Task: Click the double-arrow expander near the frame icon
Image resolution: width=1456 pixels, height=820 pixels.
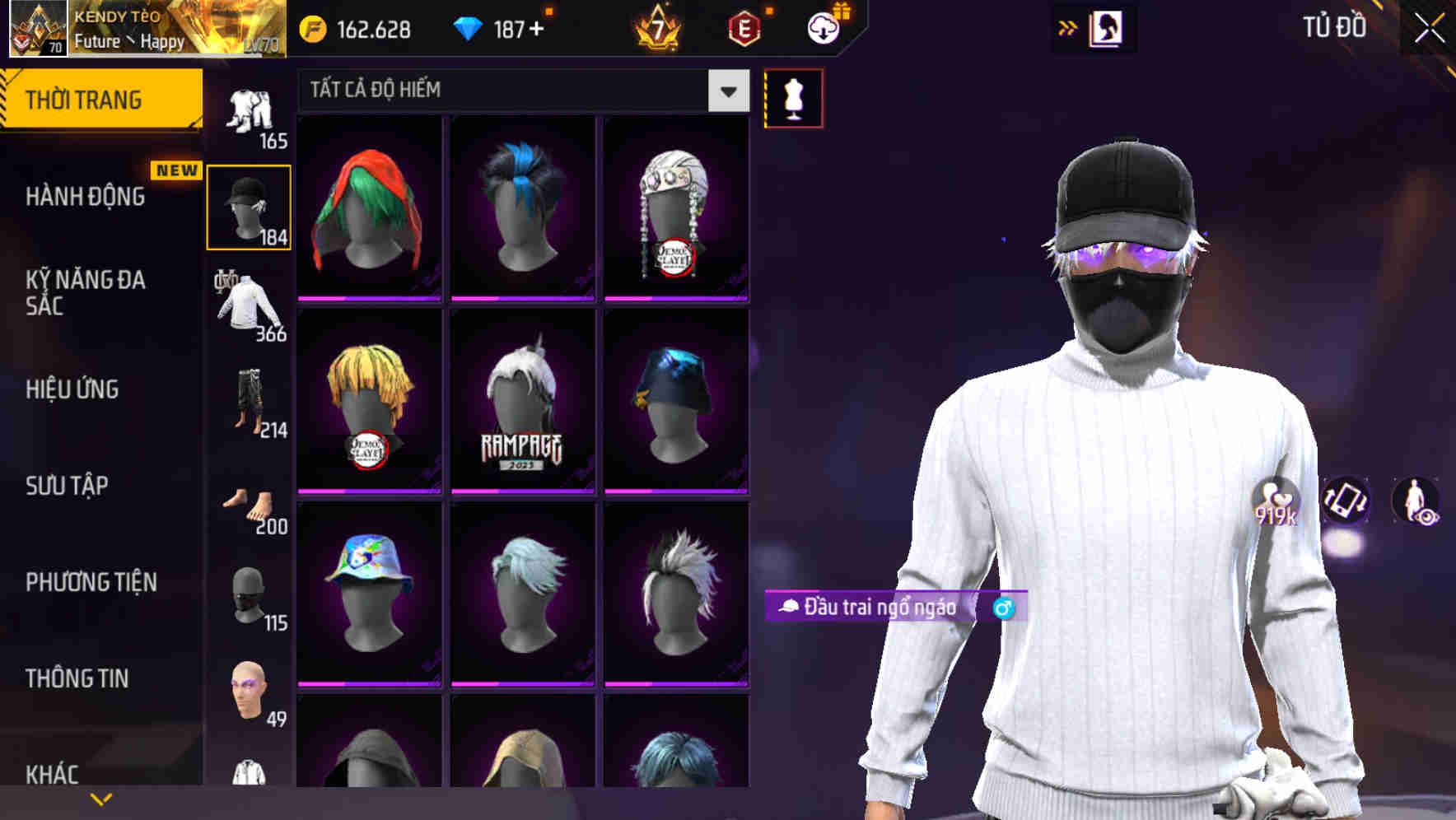Action: point(1066,27)
